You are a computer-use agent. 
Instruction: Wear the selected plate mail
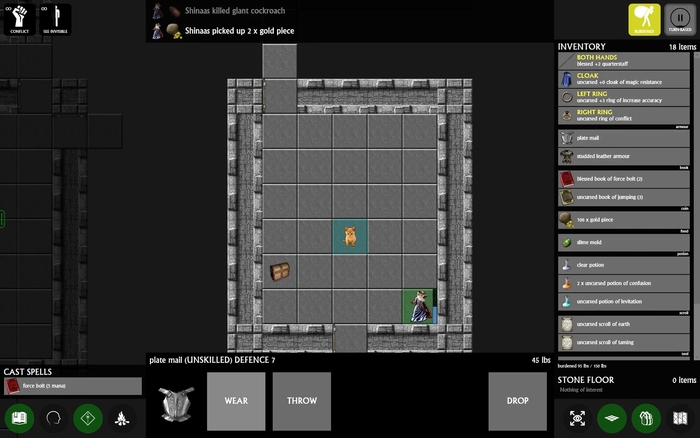pyautogui.click(x=236, y=401)
